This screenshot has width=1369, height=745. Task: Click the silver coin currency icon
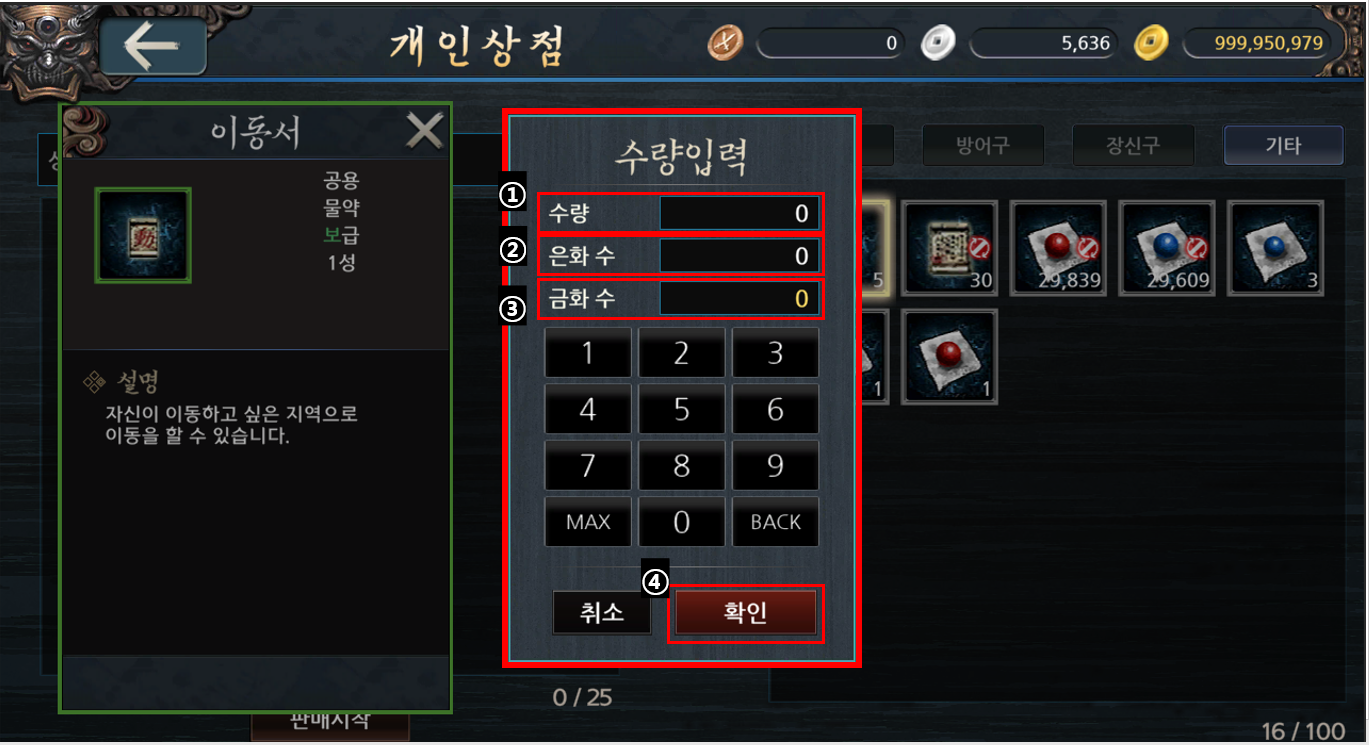click(937, 43)
